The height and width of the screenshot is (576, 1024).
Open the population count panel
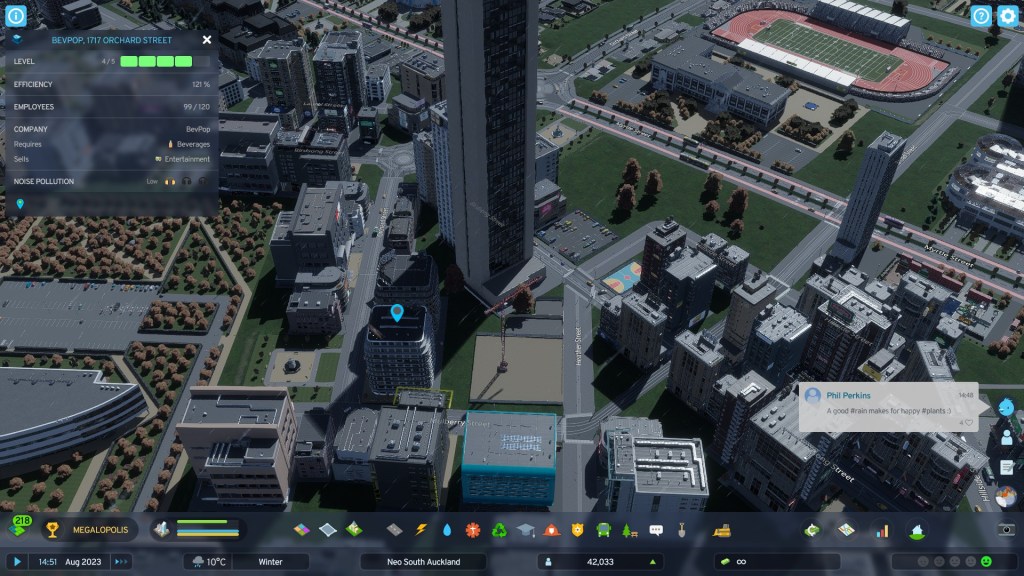coord(600,562)
